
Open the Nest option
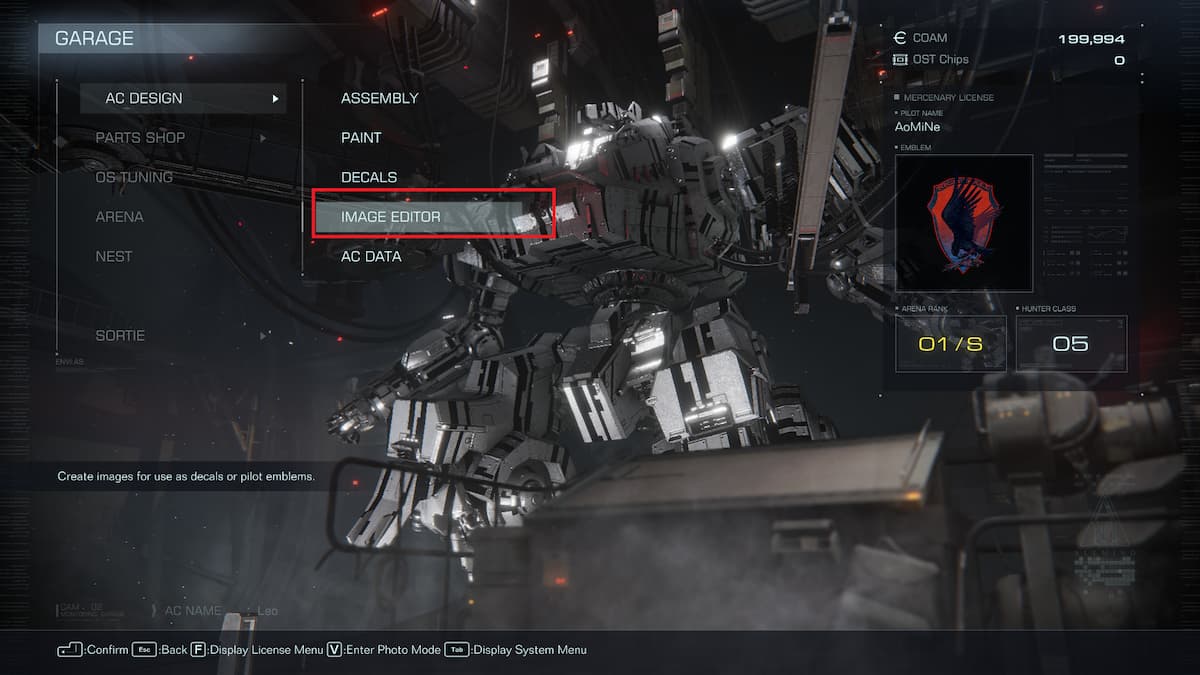coord(114,256)
